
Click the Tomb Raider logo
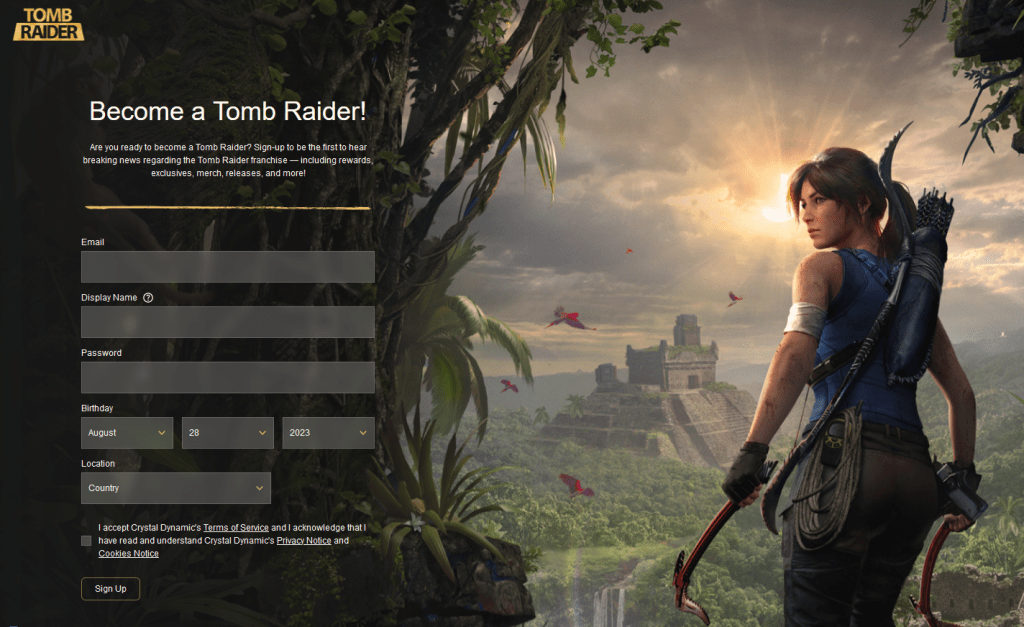[48, 24]
